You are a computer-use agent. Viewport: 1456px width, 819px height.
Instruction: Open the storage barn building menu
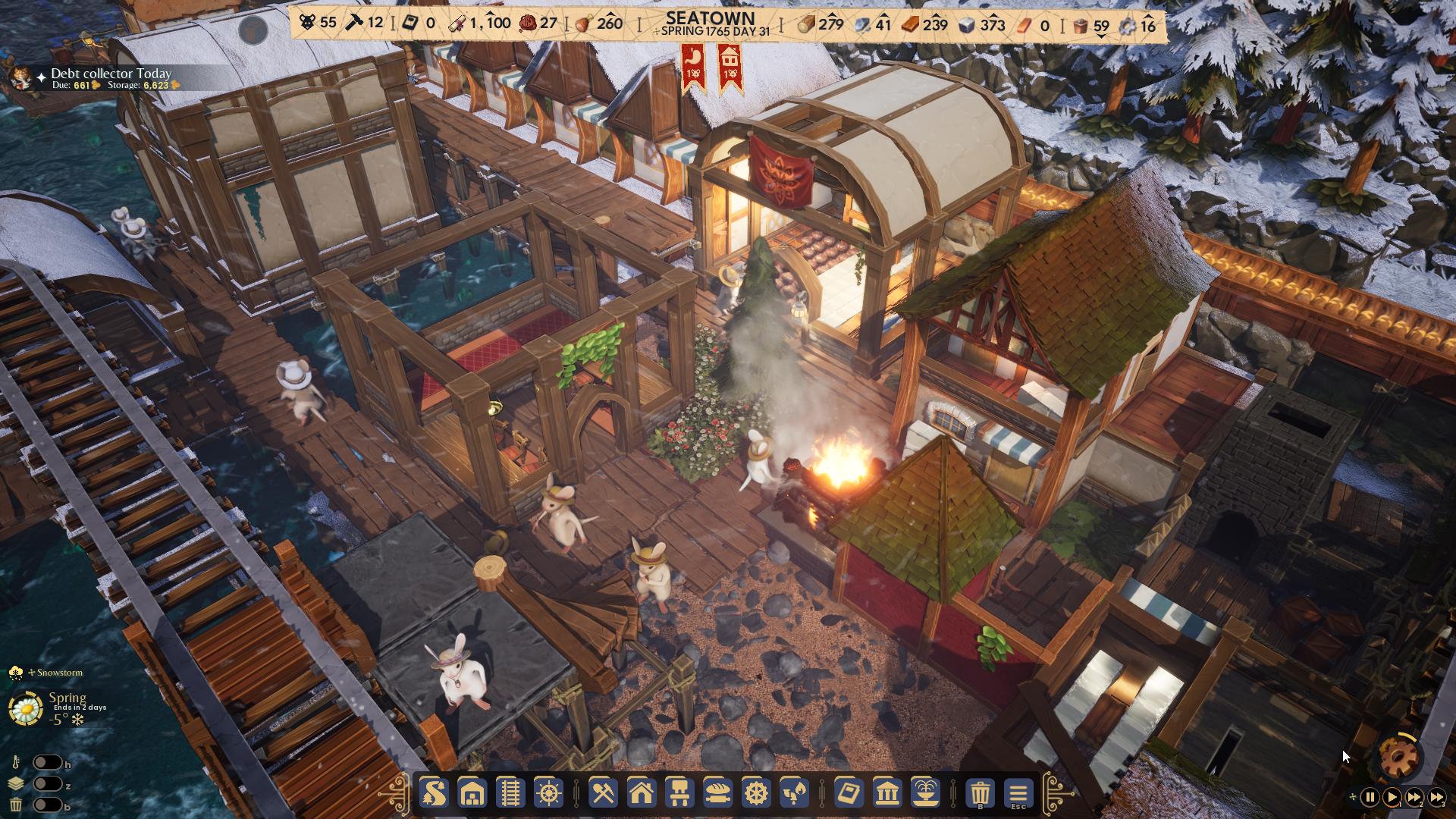click(472, 794)
